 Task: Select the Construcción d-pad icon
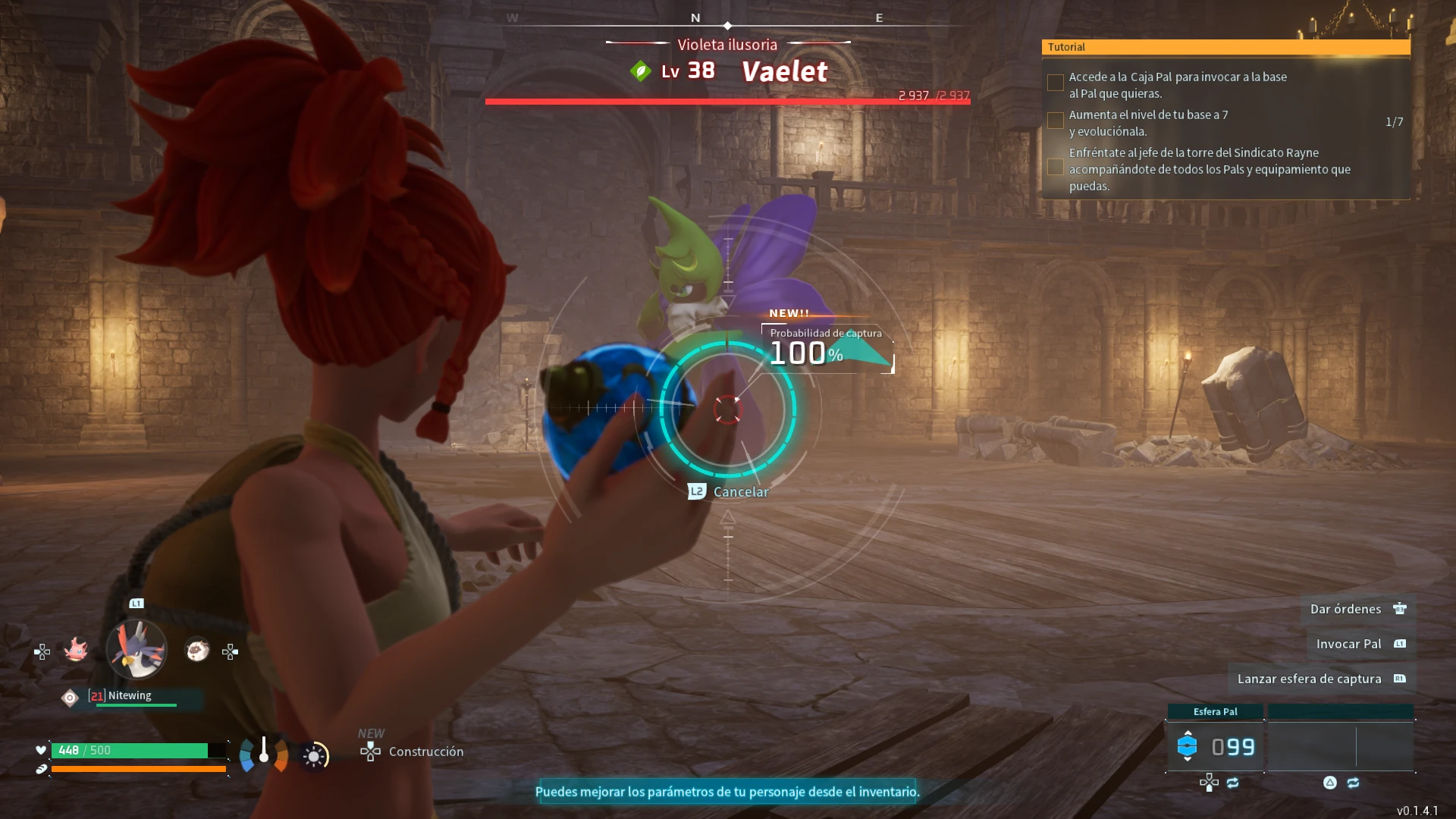point(370,753)
